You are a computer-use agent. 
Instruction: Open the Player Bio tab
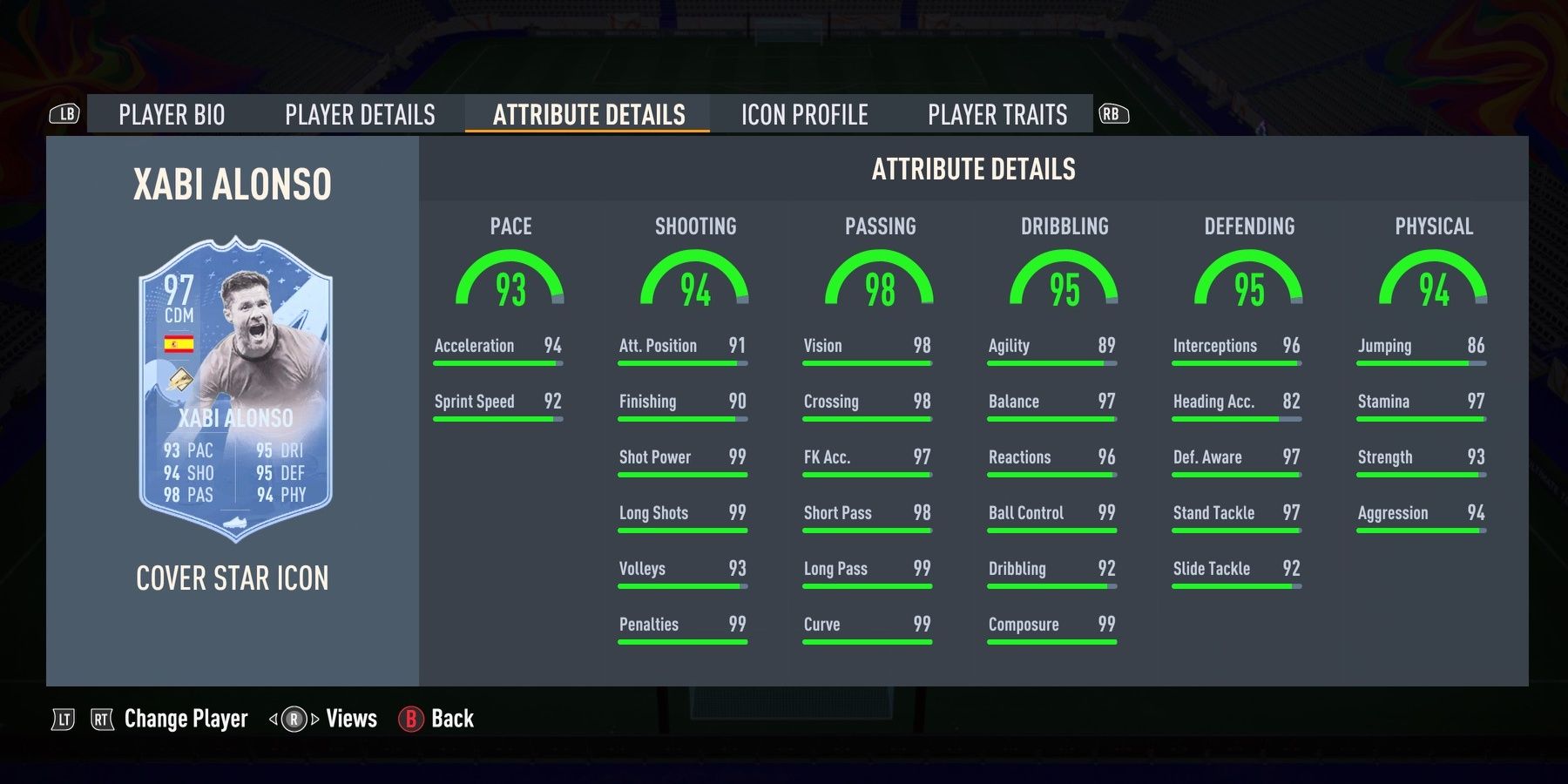pos(172,114)
